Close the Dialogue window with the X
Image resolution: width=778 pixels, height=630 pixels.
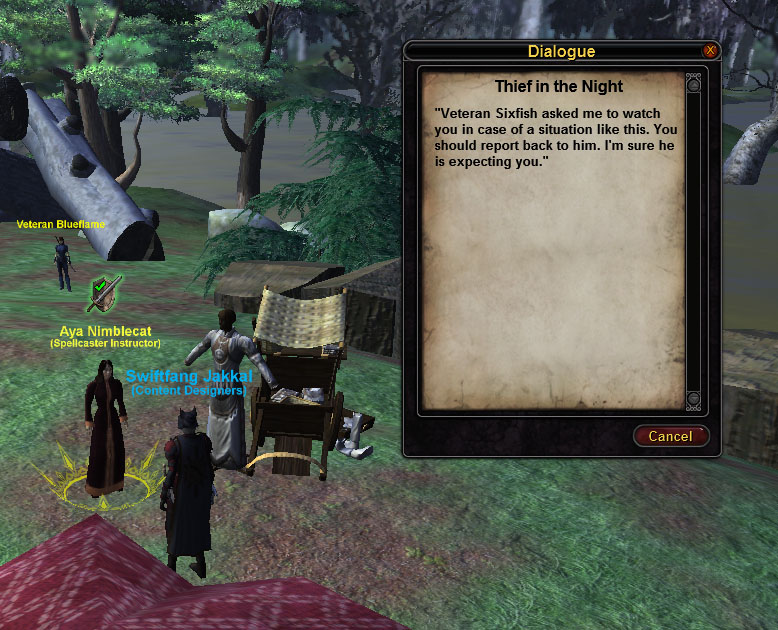point(710,51)
